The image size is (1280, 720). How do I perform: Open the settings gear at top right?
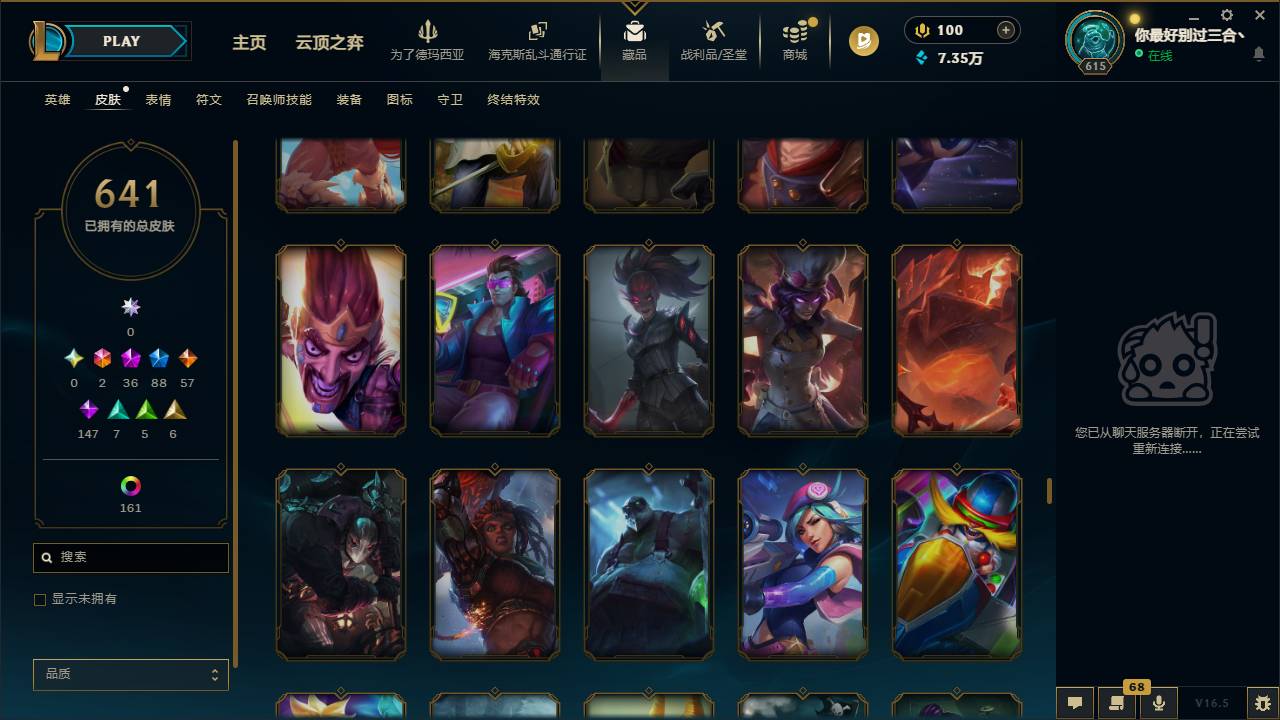pyautogui.click(x=1225, y=15)
